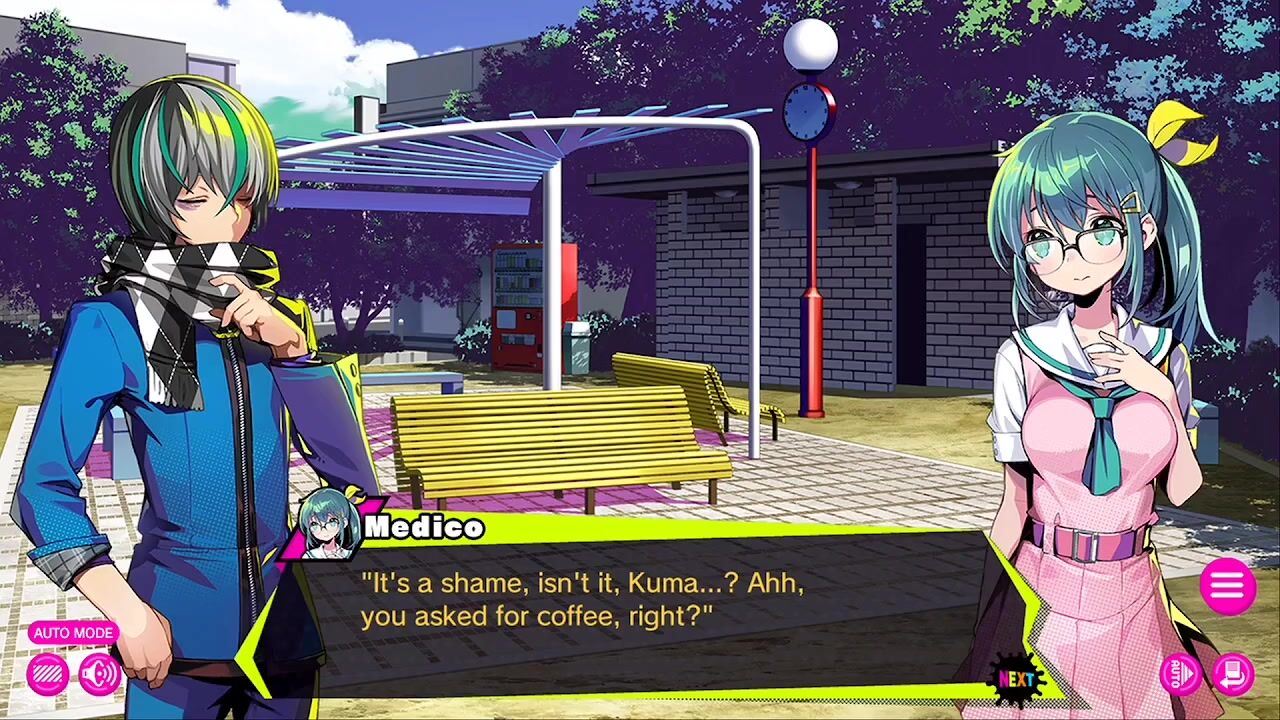Hide the text window with striped icon
The height and width of the screenshot is (720, 1280).
(x=47, y=674)
